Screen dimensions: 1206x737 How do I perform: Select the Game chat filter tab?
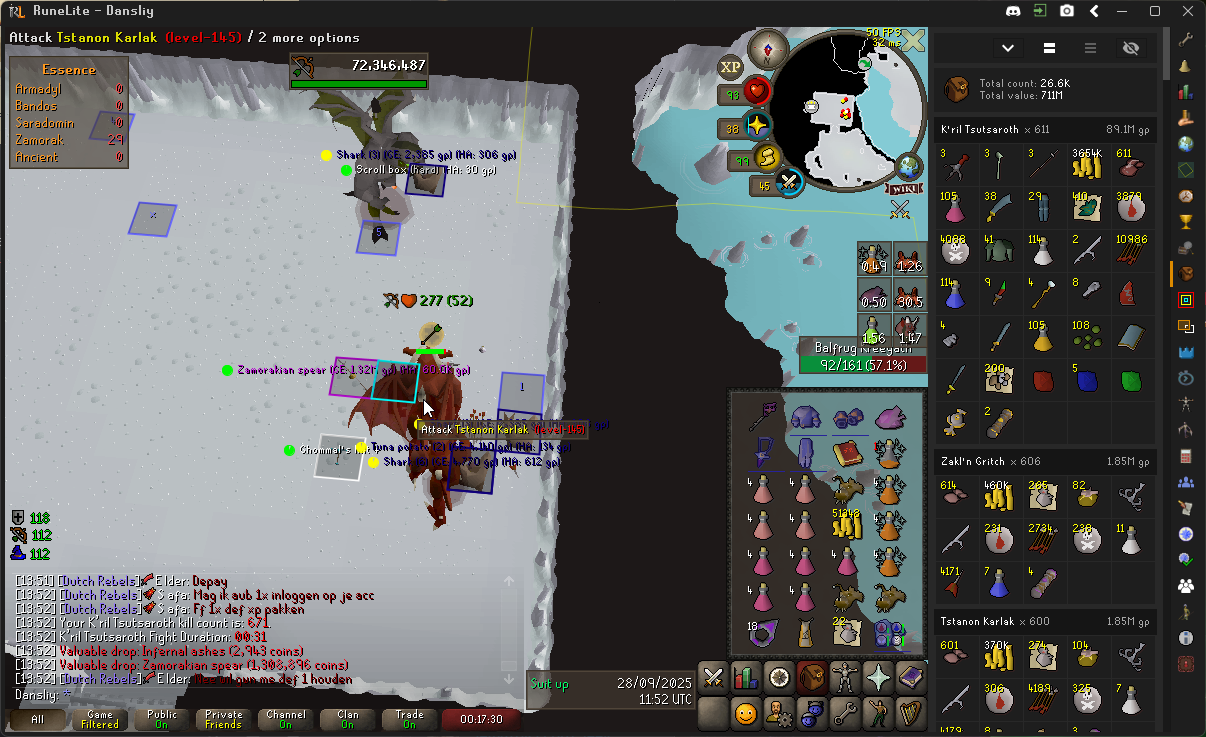coord(100,719)
